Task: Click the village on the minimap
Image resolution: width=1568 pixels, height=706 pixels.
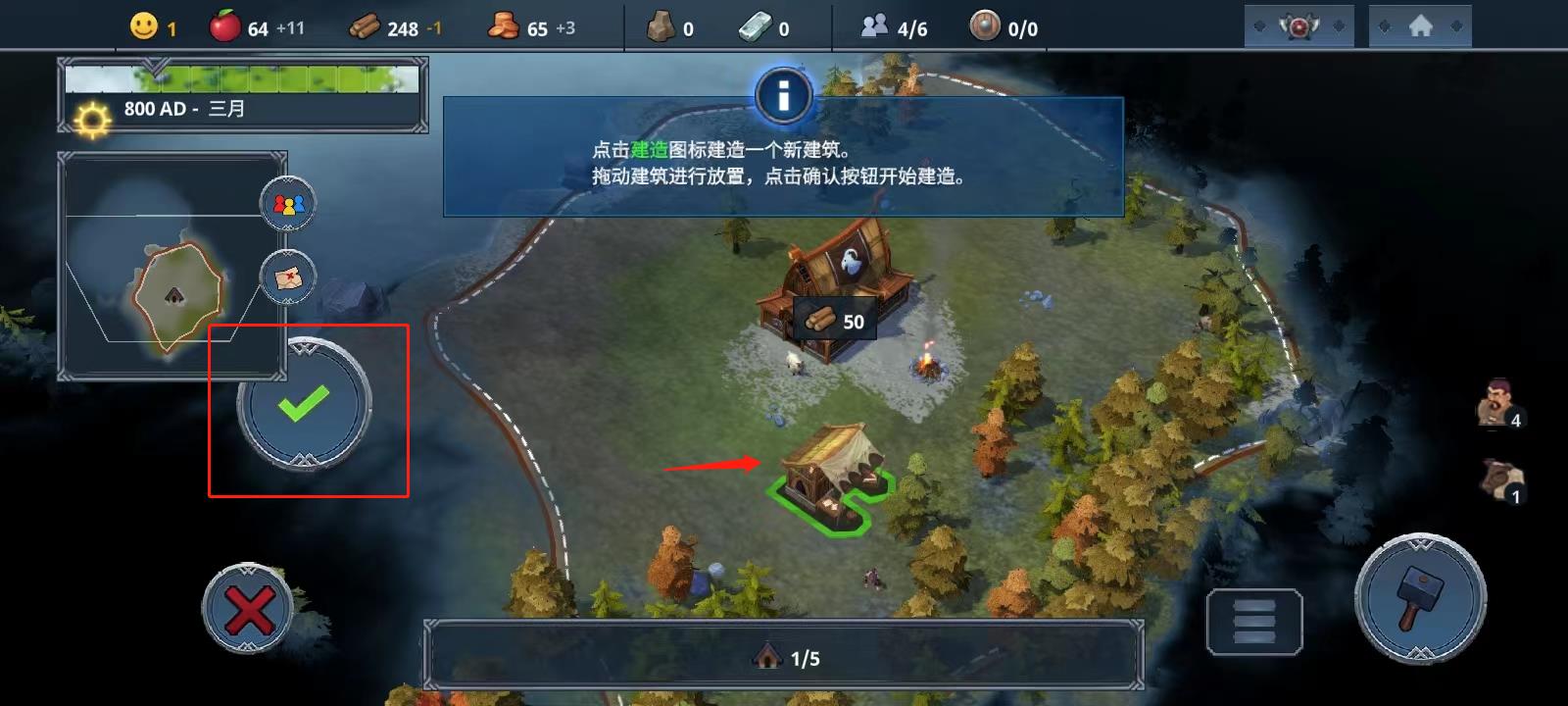Action: (174, 296)
